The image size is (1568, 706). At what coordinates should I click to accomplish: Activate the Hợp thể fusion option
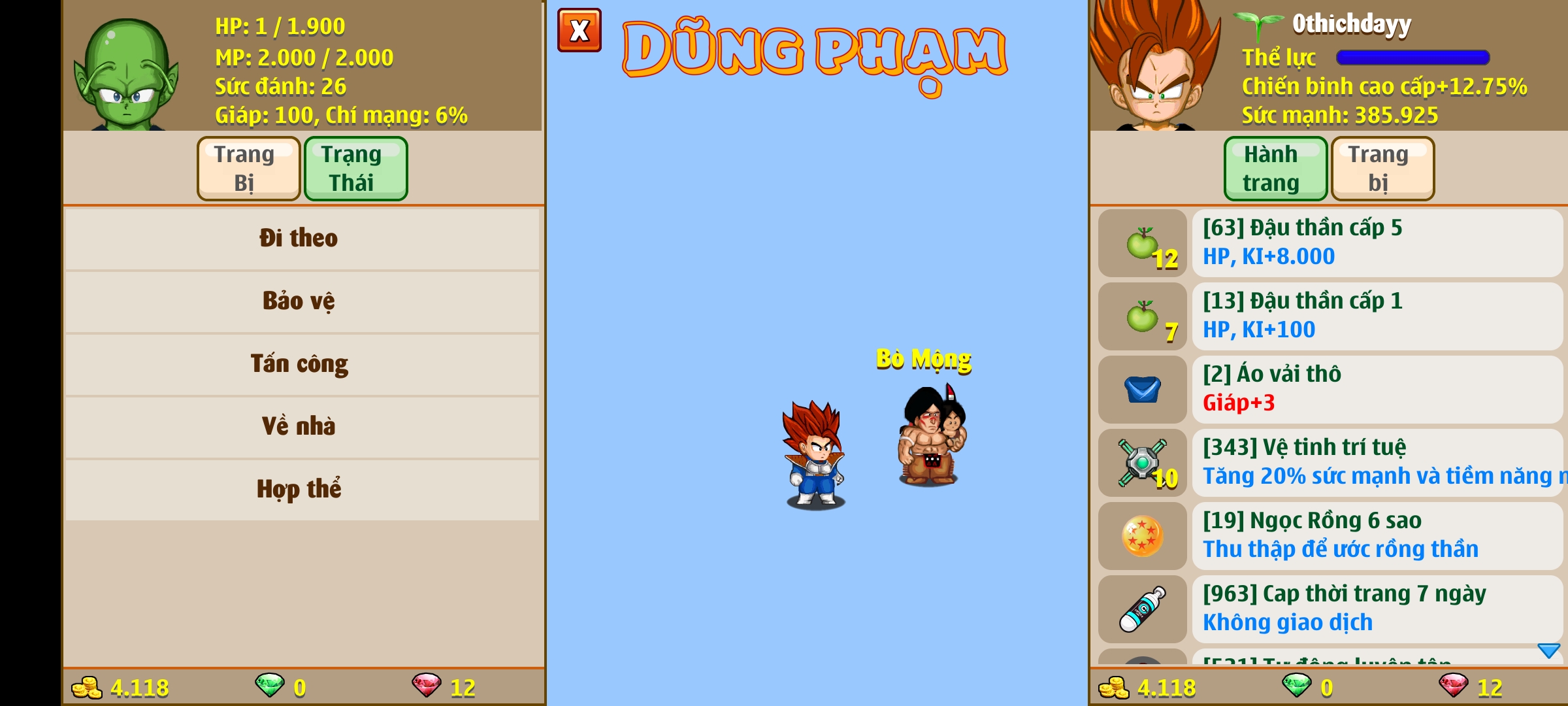(x=302, y=490)
